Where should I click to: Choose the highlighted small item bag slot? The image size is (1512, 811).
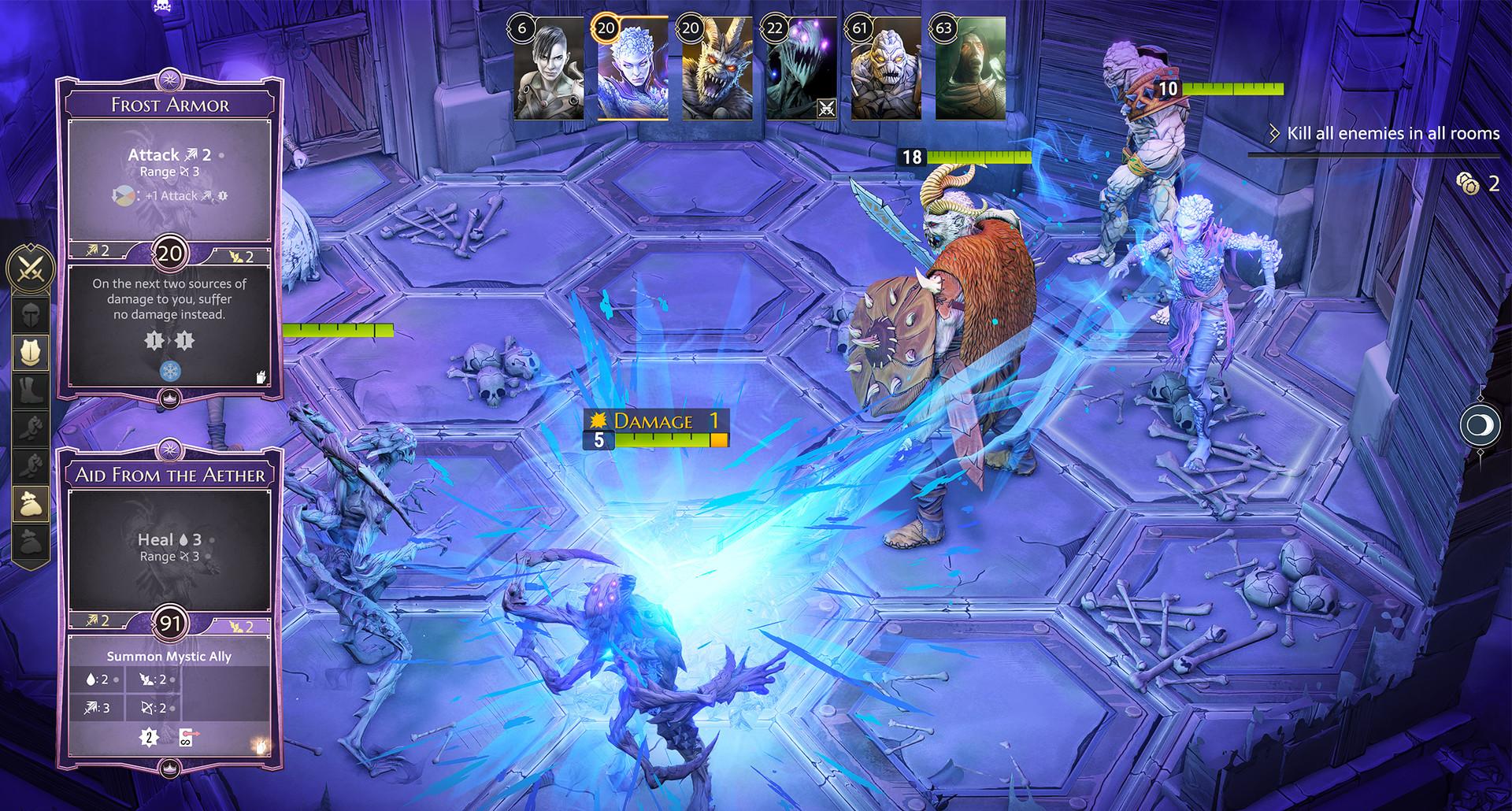click(x=31, y=505)
